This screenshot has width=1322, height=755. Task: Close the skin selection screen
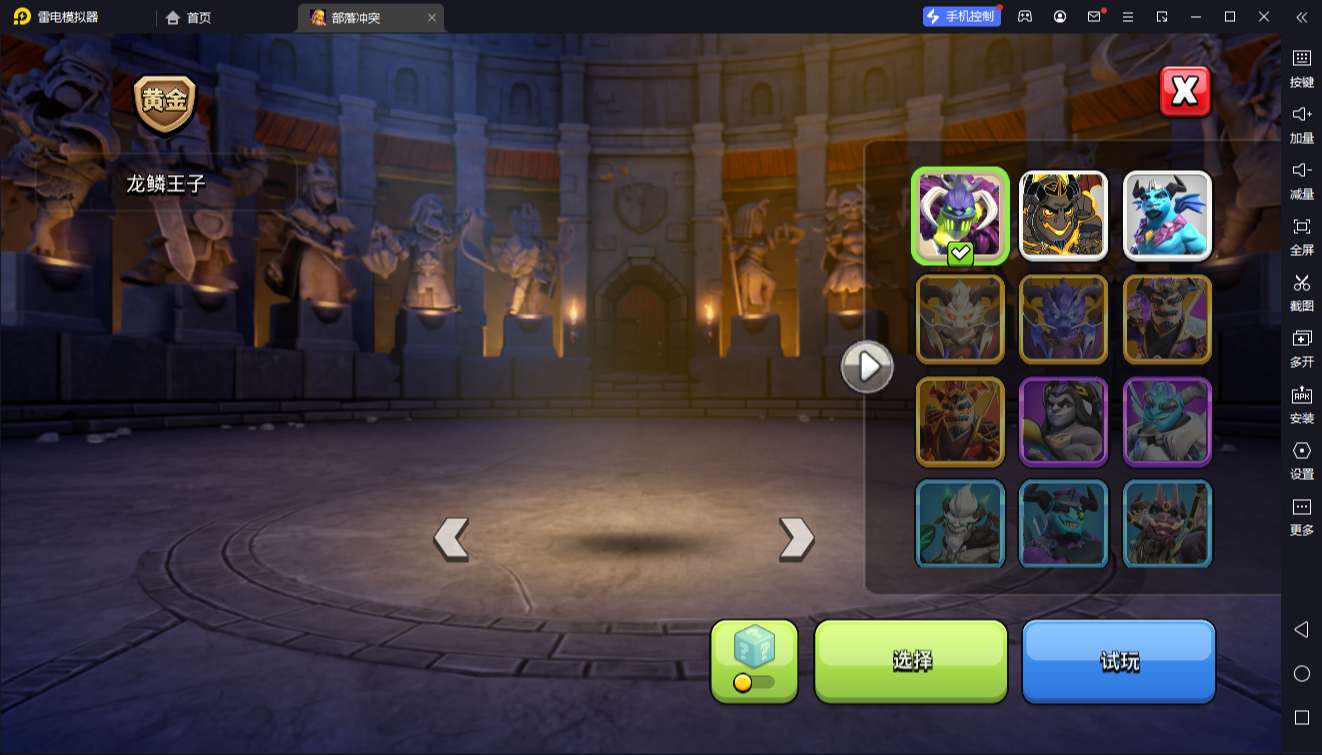point(1185,92)
